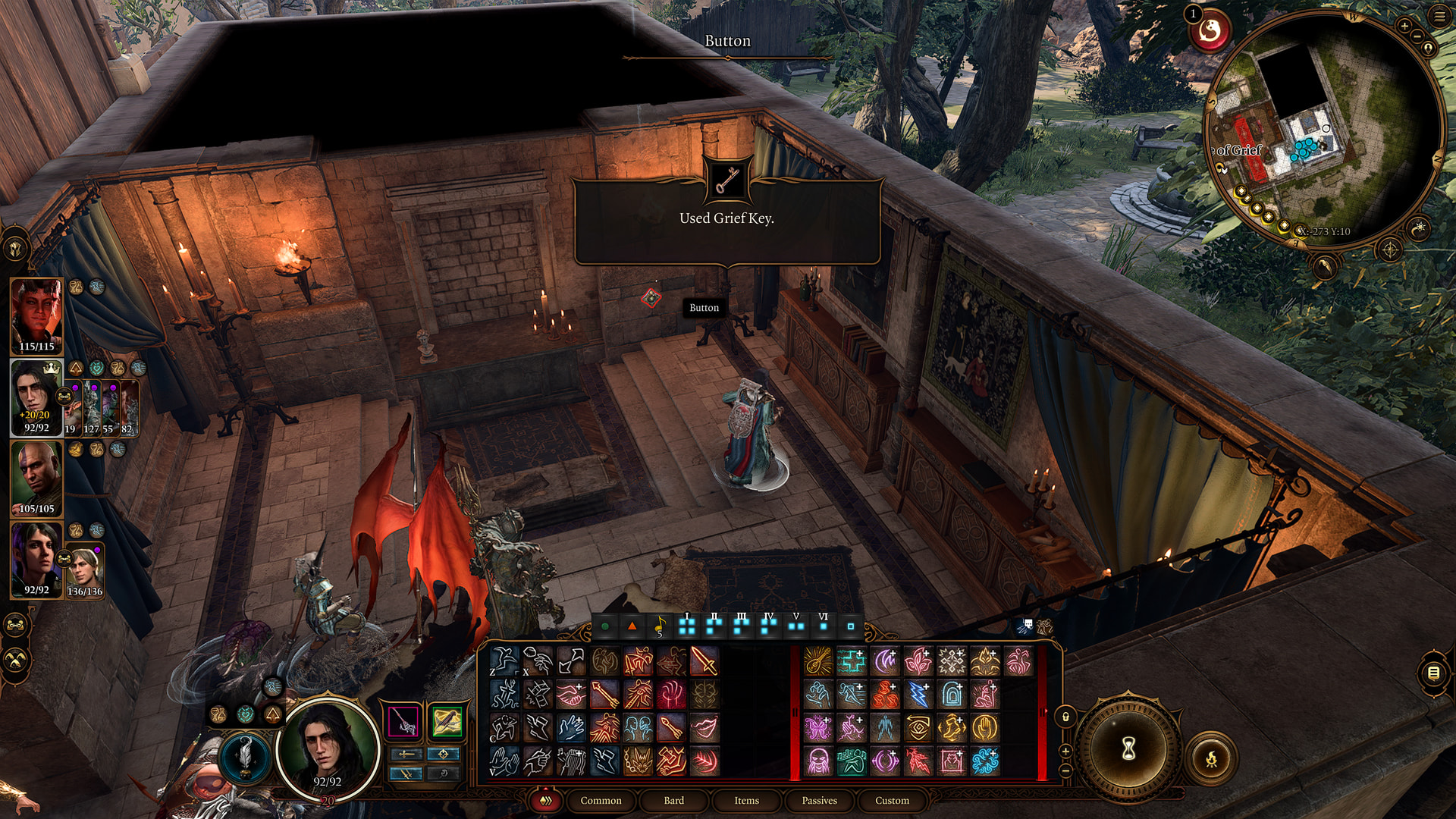Activate the red sword attack ability

[x=704, y=661]
